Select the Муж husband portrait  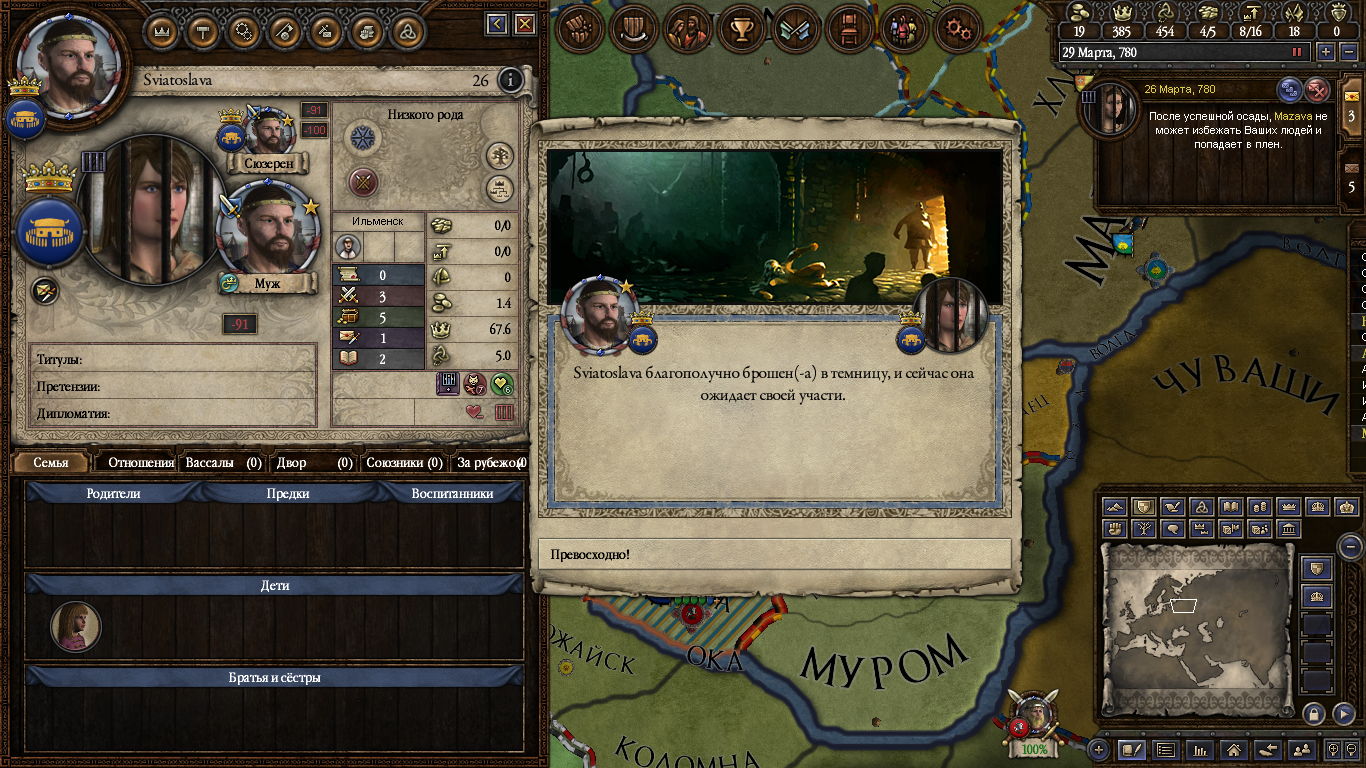tap(266, 232)
